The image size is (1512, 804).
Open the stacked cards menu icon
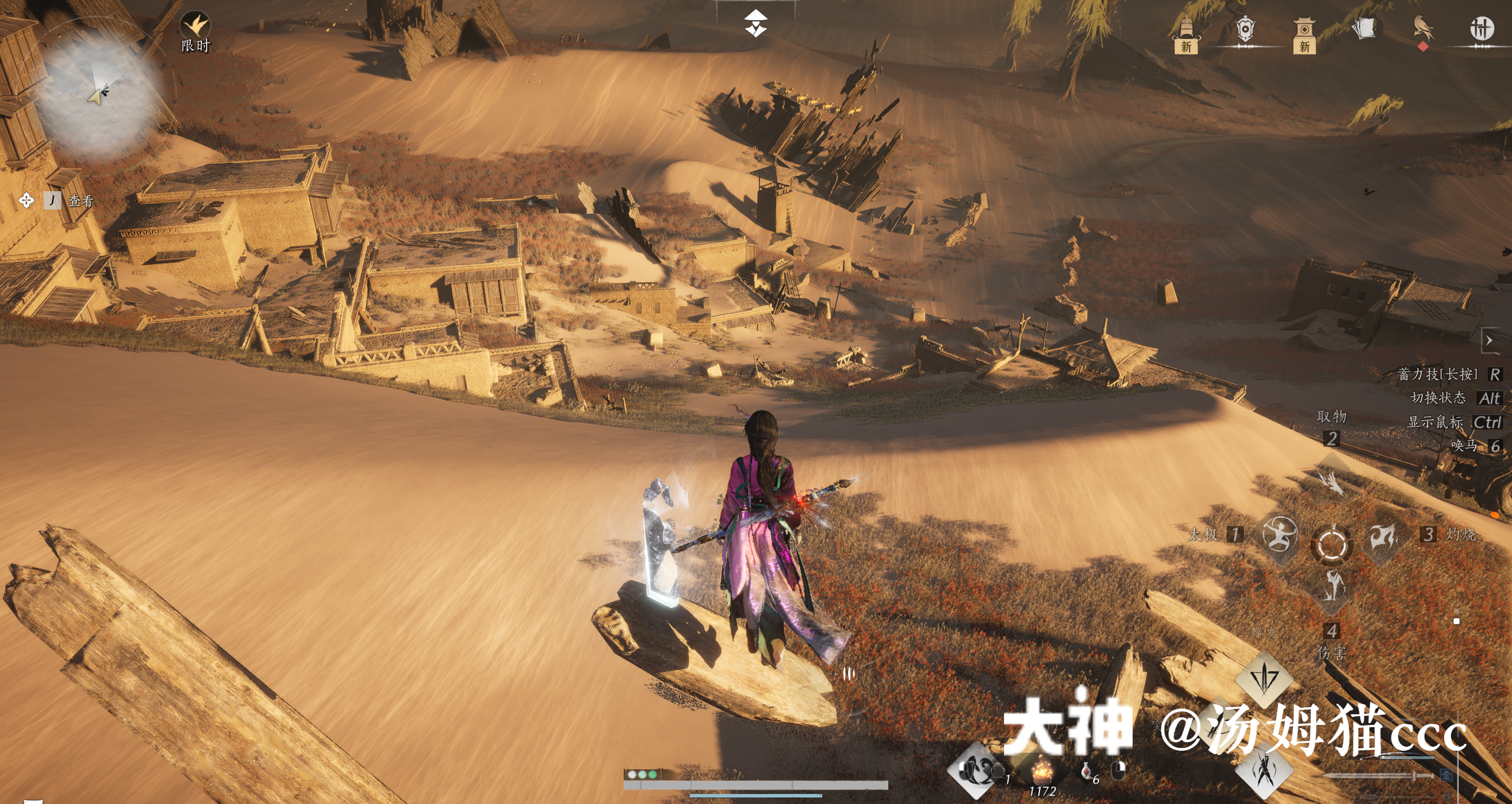[x=1364, y=28]
